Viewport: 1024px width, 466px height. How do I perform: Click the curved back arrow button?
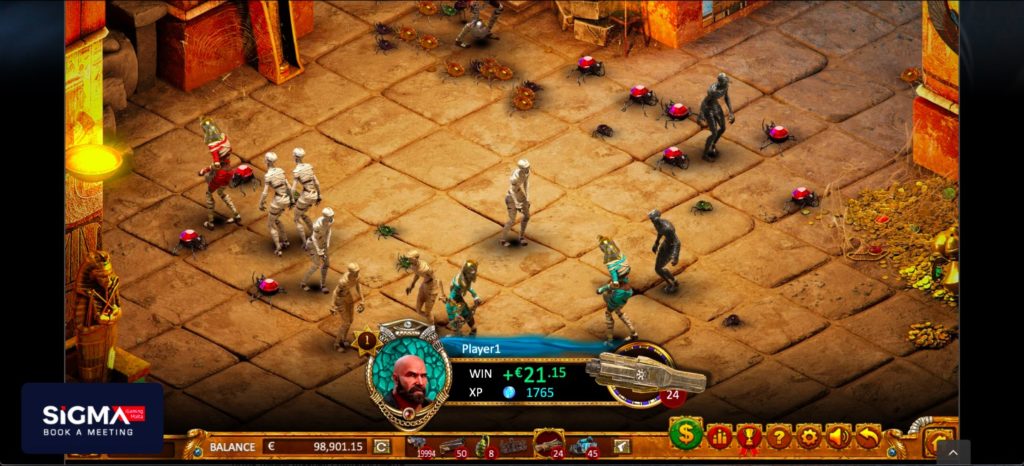(868, 436)
